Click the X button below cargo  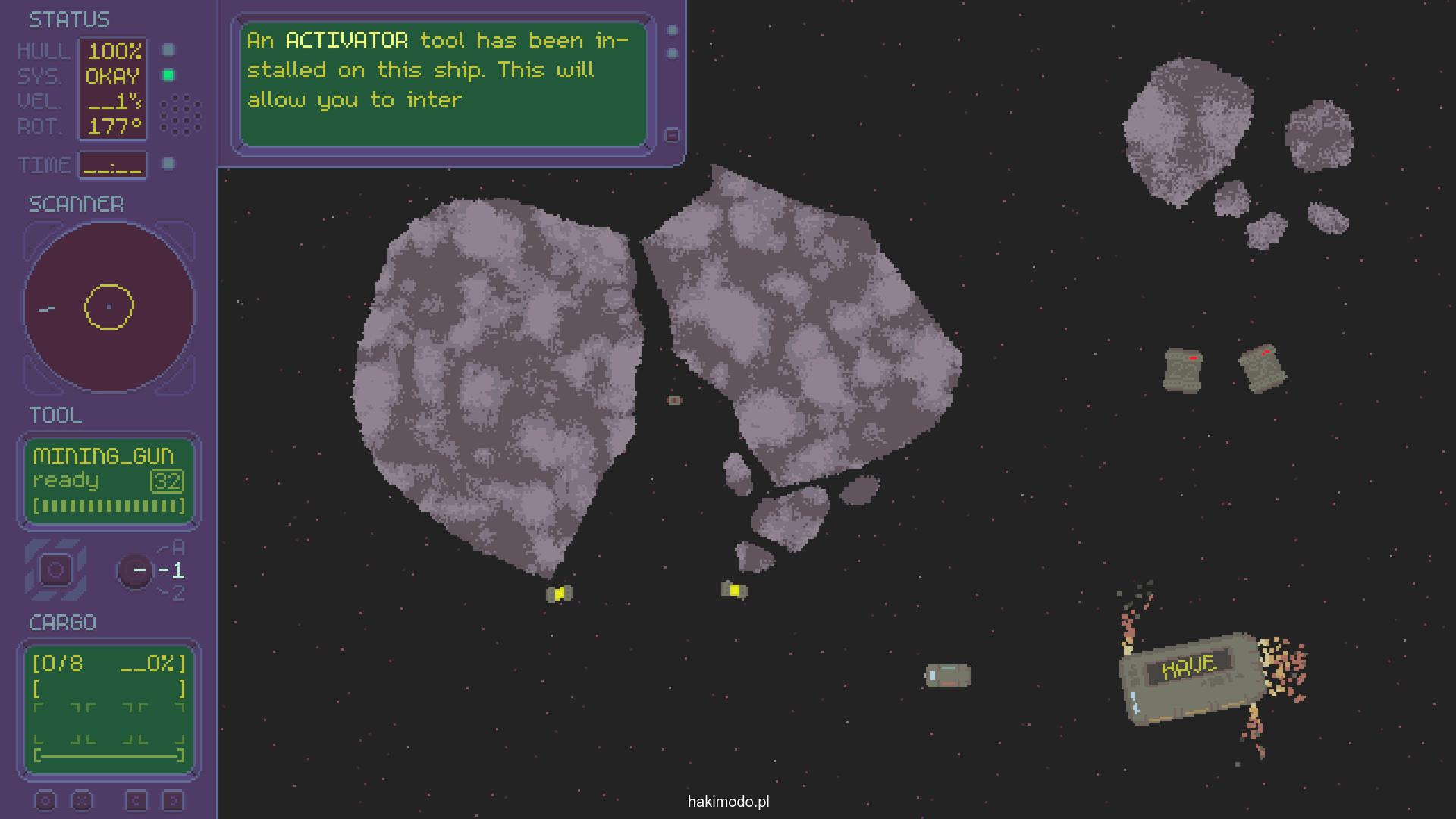point(82,801)
